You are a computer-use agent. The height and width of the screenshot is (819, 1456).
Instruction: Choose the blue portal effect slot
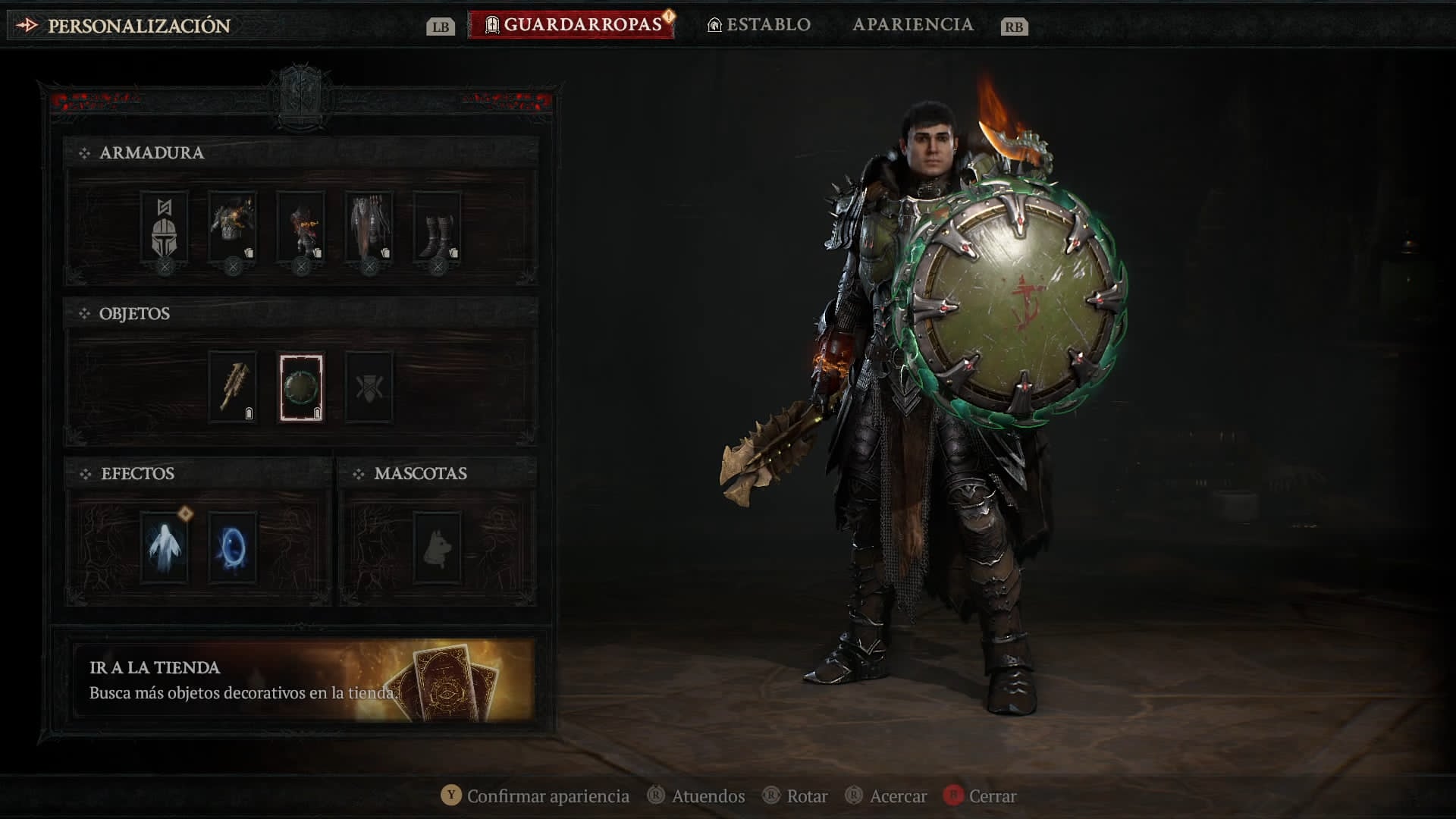click(233, 548)
